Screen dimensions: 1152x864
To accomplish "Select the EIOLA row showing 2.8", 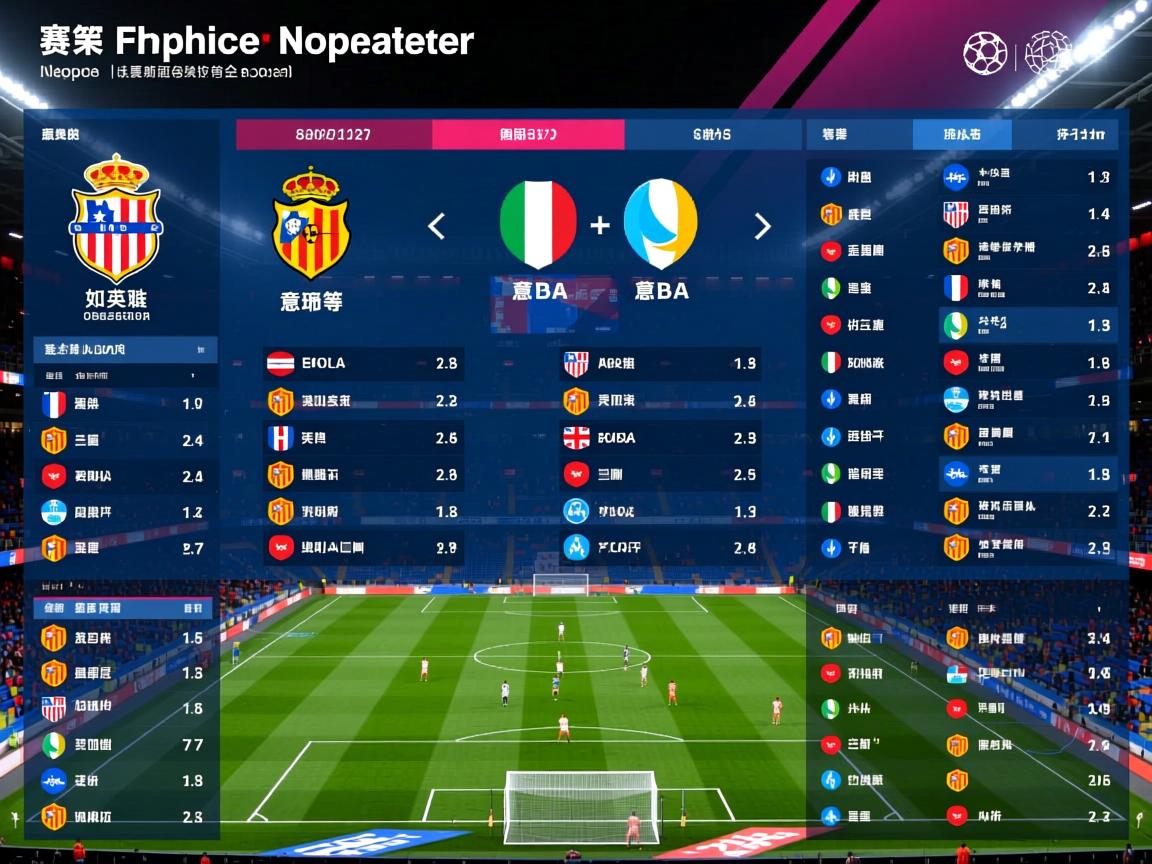I will tap(362, 364).
